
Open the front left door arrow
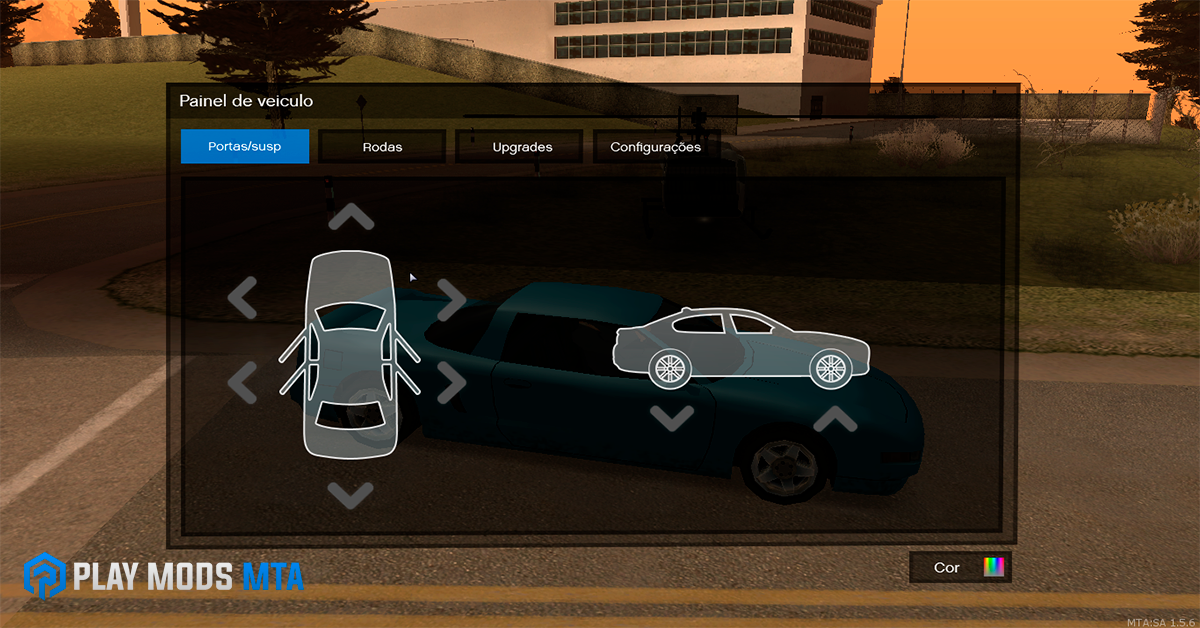243,297
